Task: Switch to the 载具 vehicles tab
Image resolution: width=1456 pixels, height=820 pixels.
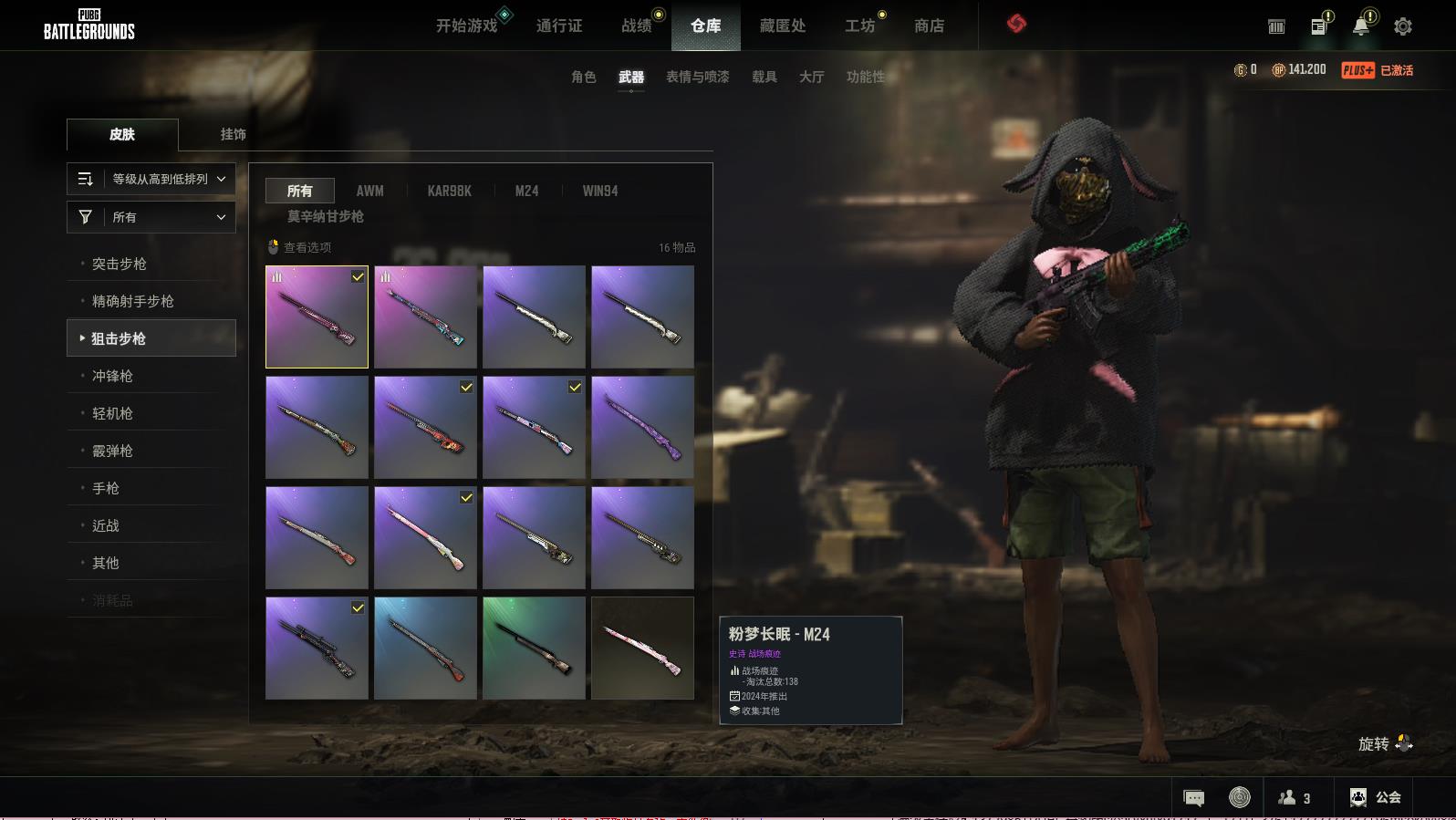Action: coord(764,77)
